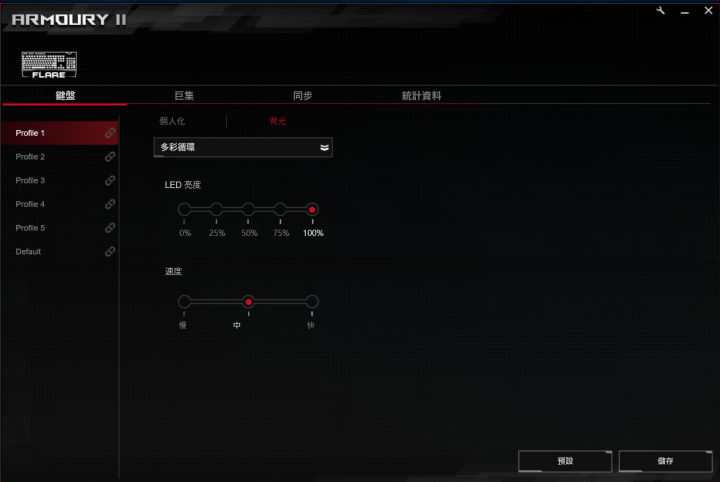Select Profile 3
720x482 pixels.
(x=58, y=181)
